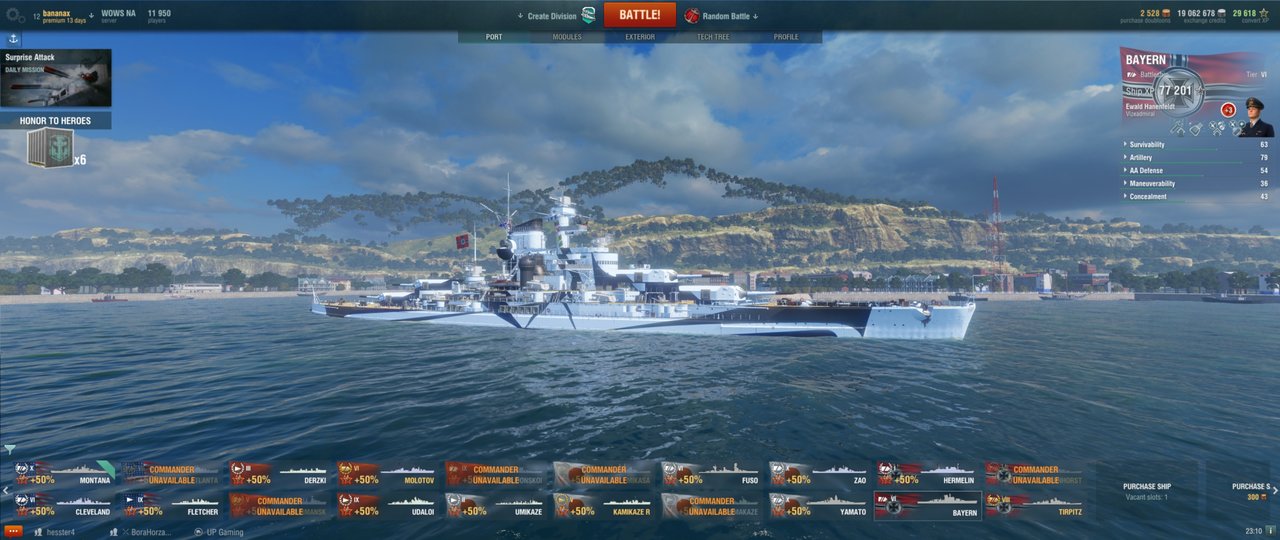
Task: Open the Surprise Attack daily mission
Action: point(56,78)
